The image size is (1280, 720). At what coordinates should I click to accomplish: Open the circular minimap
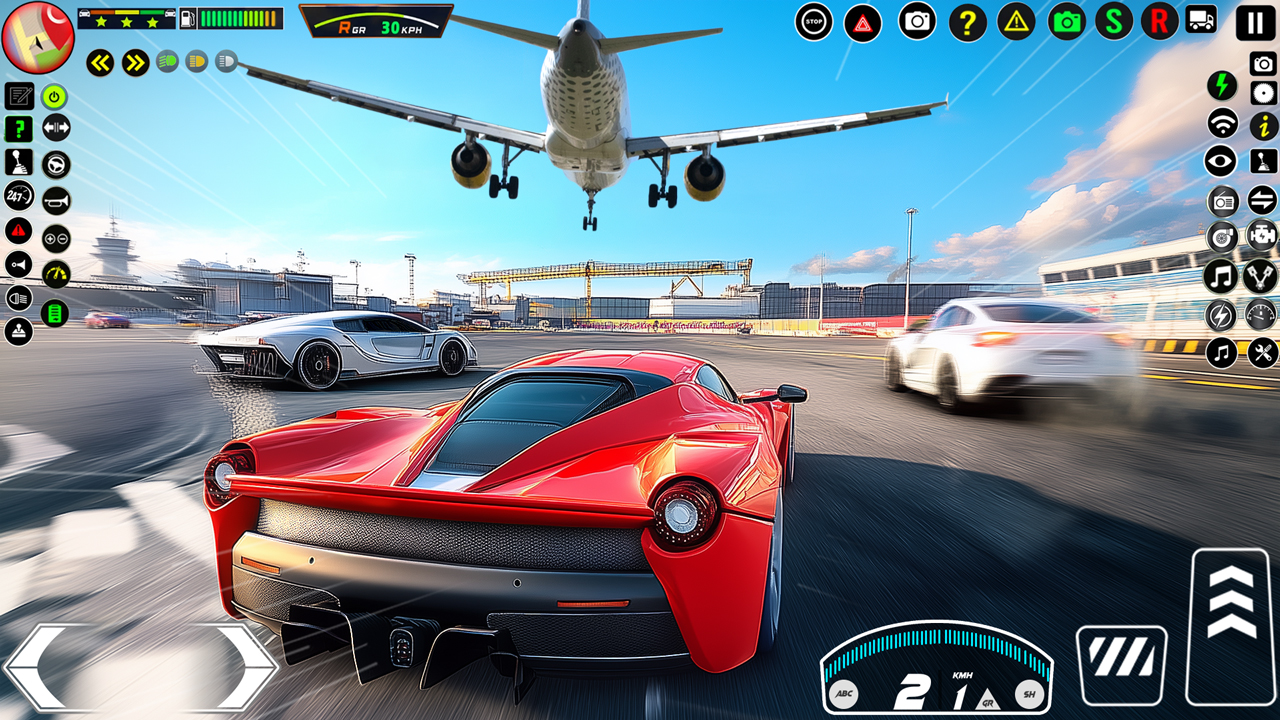point(36,36)
